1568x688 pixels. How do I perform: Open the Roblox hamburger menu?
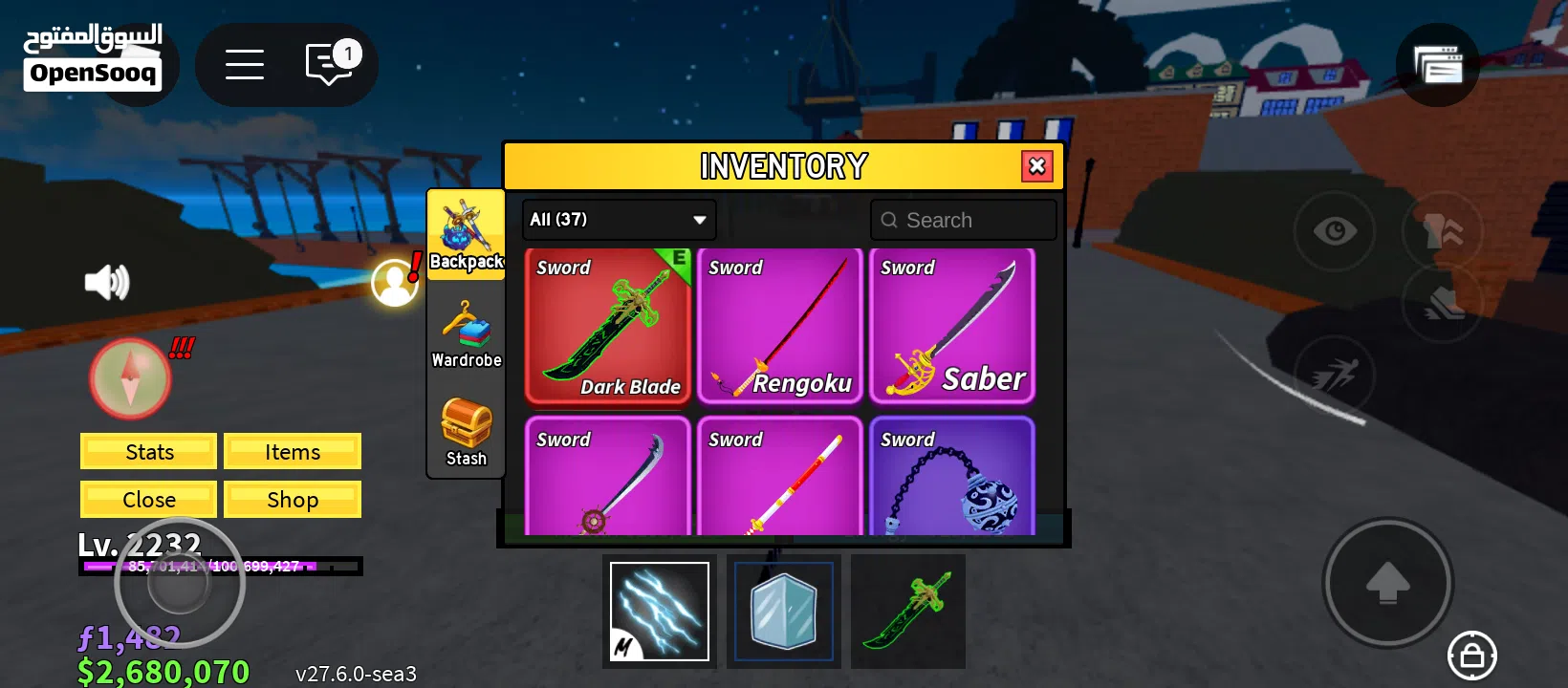[x=245, y=65]
